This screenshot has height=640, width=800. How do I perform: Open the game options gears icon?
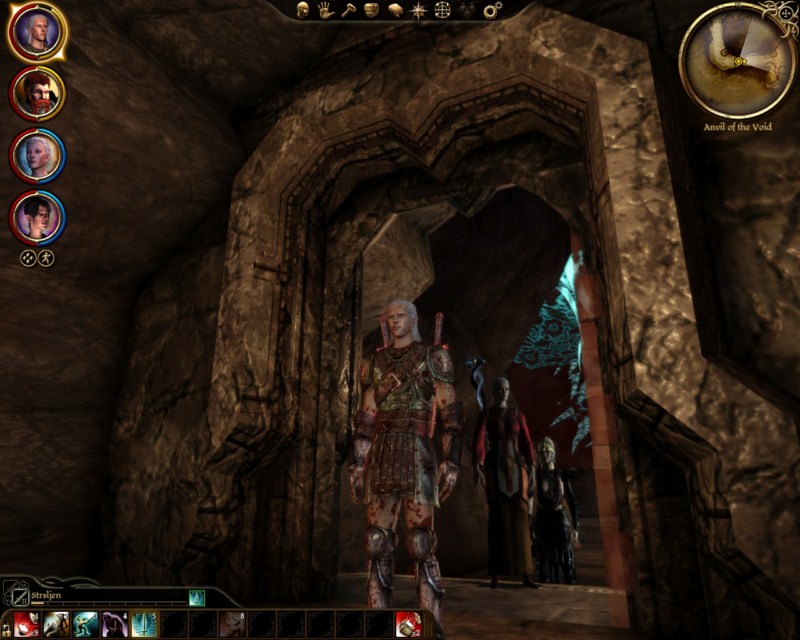coord(492,10)
